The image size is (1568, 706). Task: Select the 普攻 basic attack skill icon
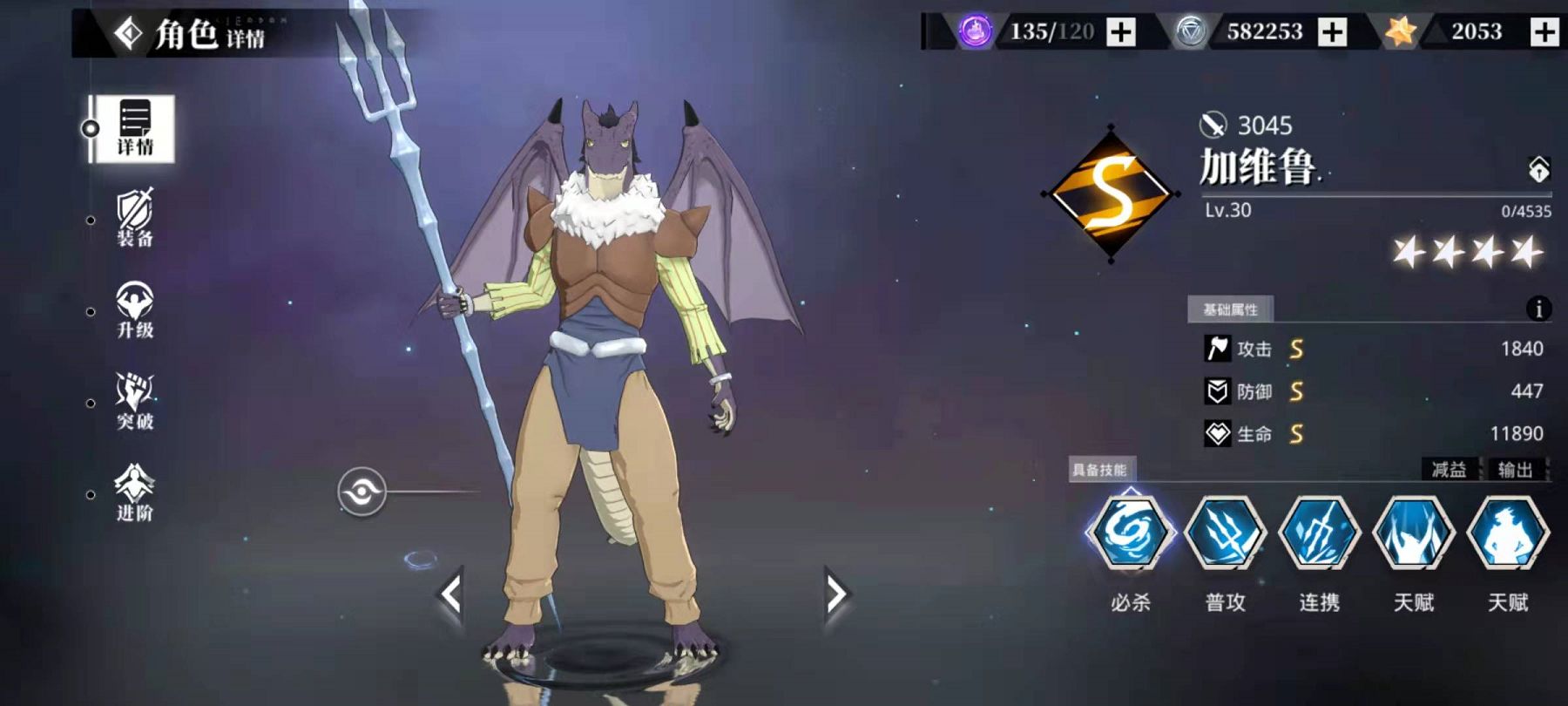click(1225, 533)
